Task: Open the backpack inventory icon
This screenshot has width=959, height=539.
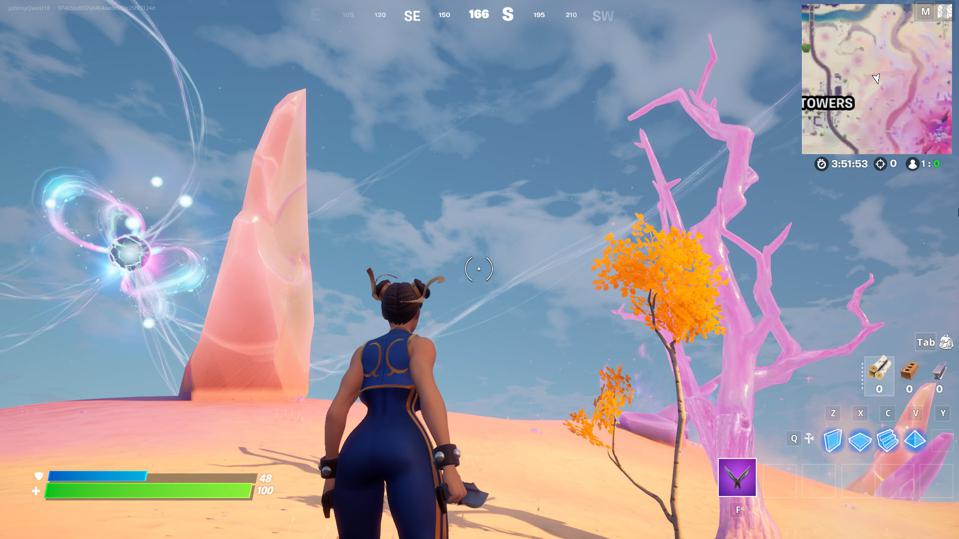Action: point(946,342)
